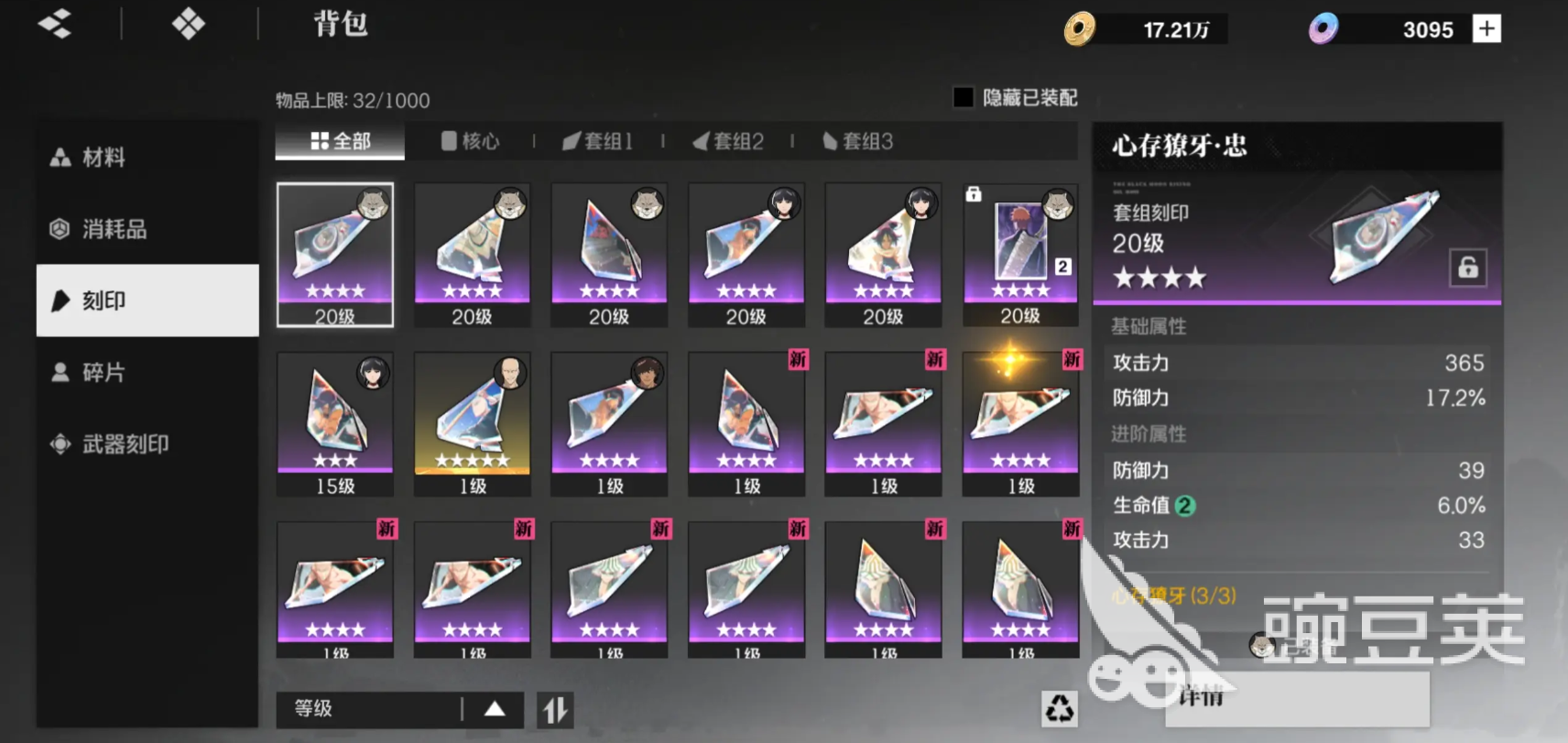Switch to the 套组2 tab
Viewport: 1568px width, 743px height.
point(728,141)
